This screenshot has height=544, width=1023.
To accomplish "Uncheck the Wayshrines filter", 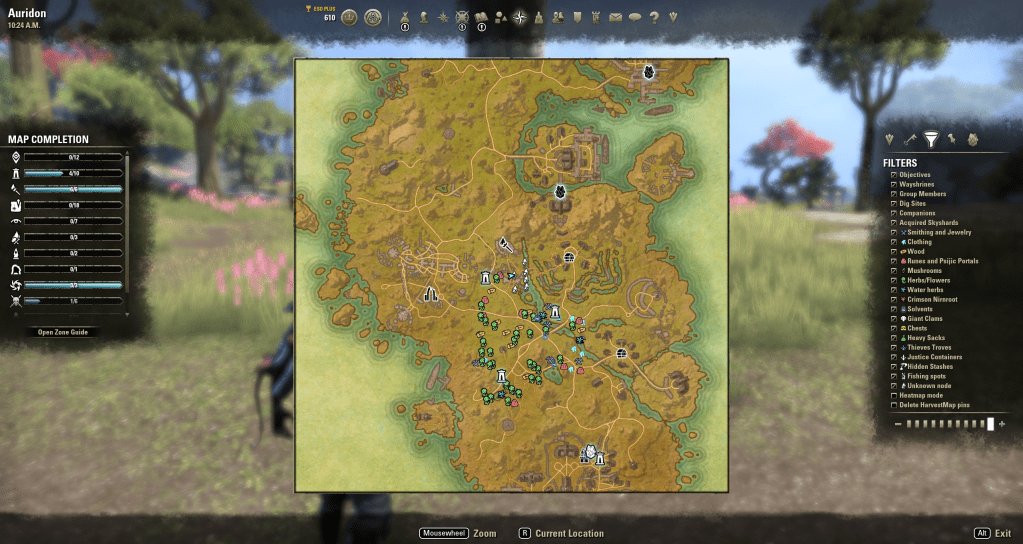I will (893, 185).
